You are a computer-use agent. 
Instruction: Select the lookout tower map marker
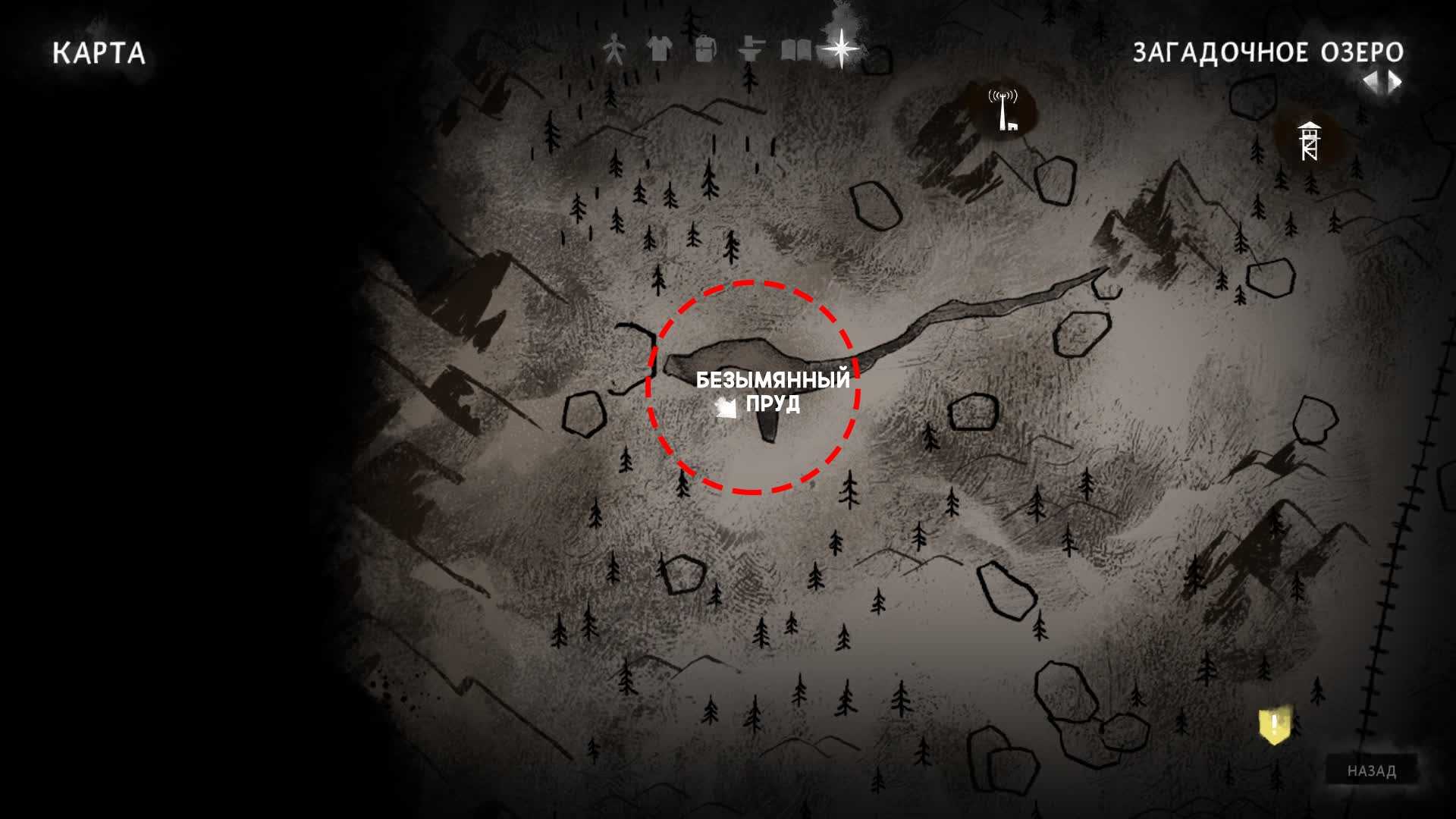pyautogui.click(x=1310, y=141)
